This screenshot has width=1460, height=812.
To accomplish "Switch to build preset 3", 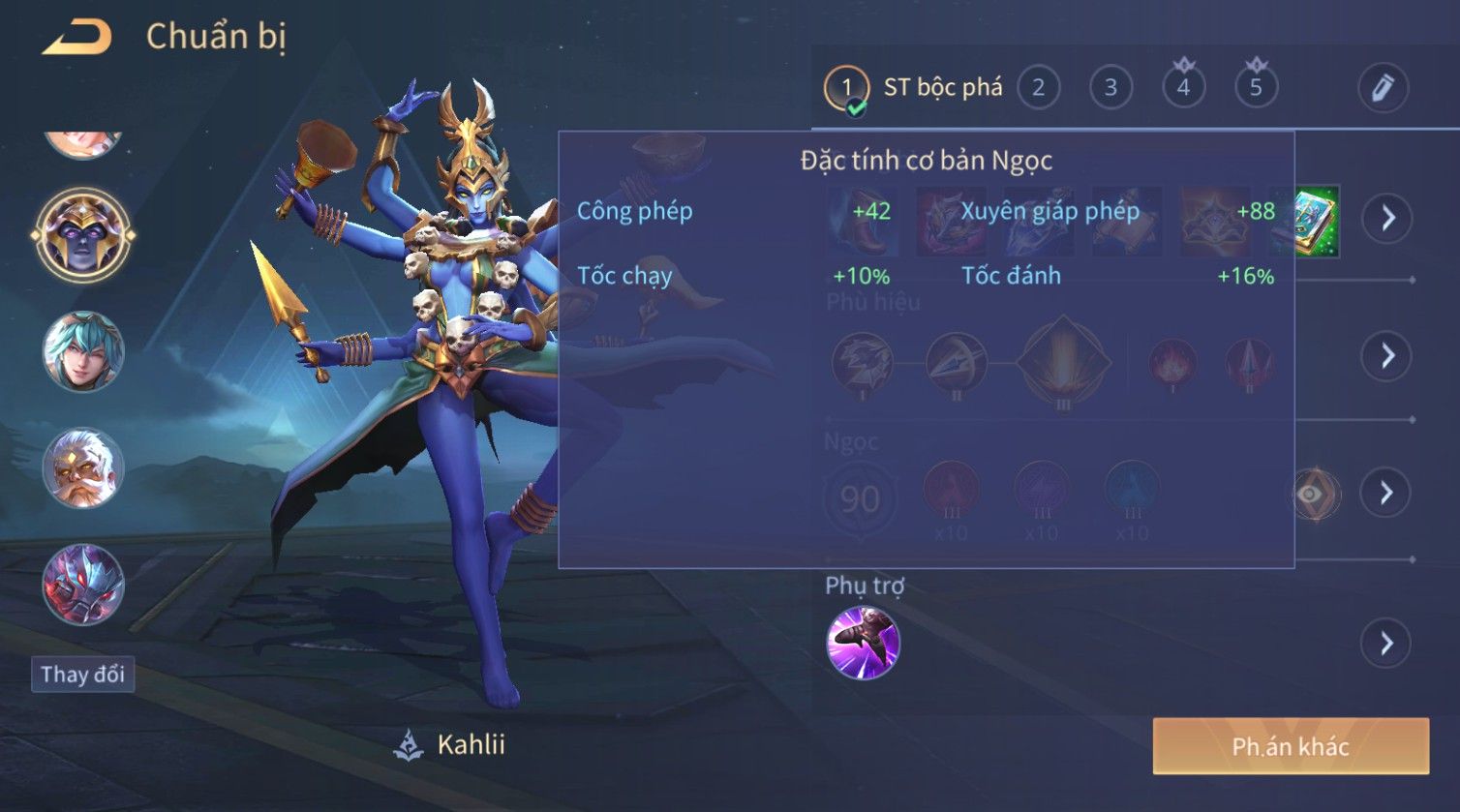I will 1110,88.
